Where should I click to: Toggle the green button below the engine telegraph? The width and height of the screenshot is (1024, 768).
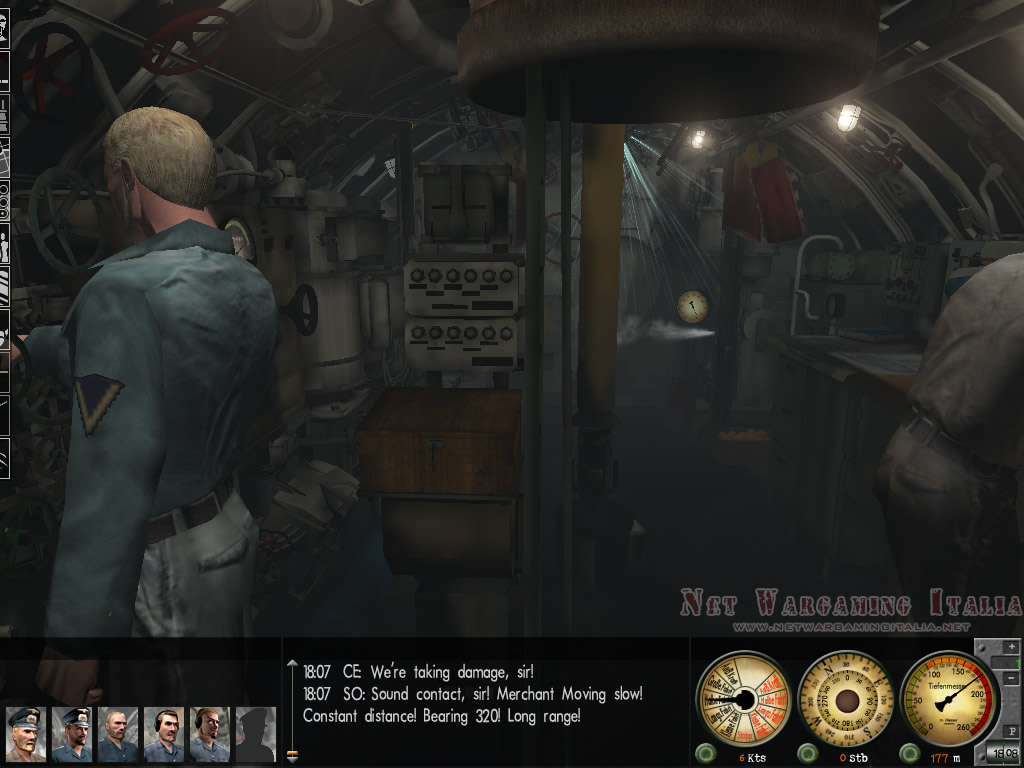[x=705, y=753]
